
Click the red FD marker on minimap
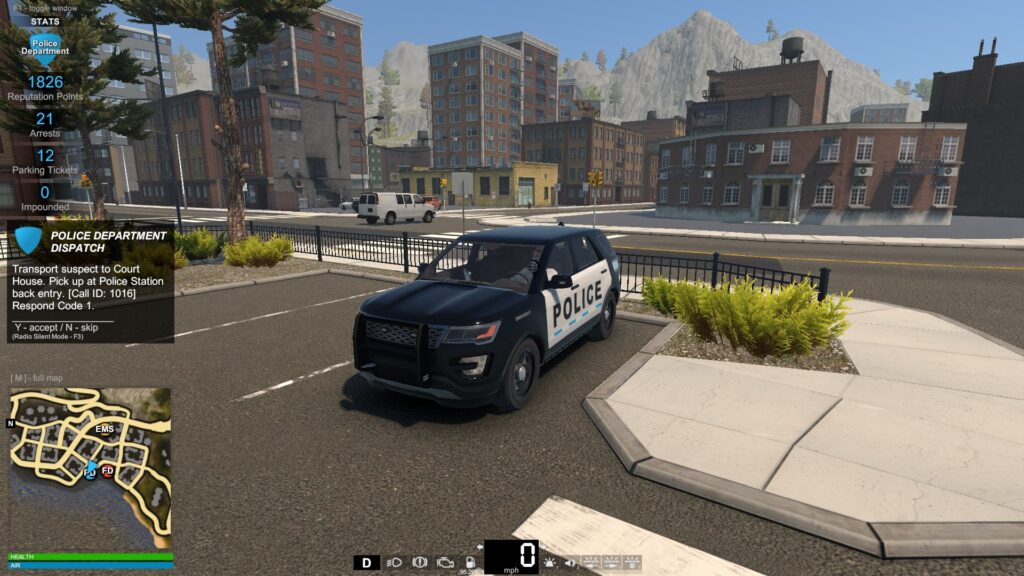click(108, 470)
